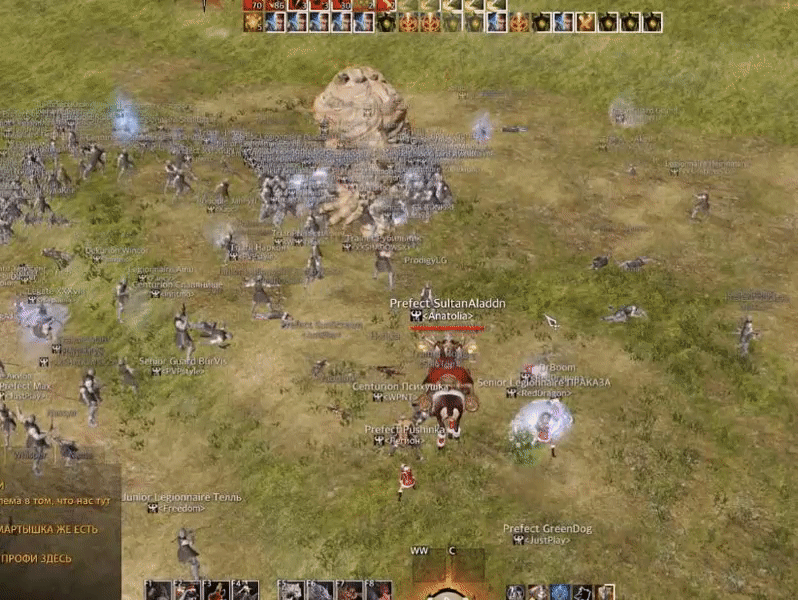Trigger the F3 hotbar ability
The image size is (798, 600).
click(216, 591)
